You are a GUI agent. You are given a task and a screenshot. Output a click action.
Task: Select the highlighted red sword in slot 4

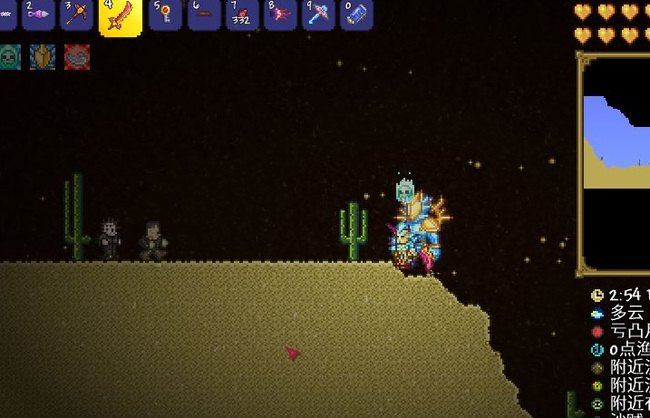point(120,16)
